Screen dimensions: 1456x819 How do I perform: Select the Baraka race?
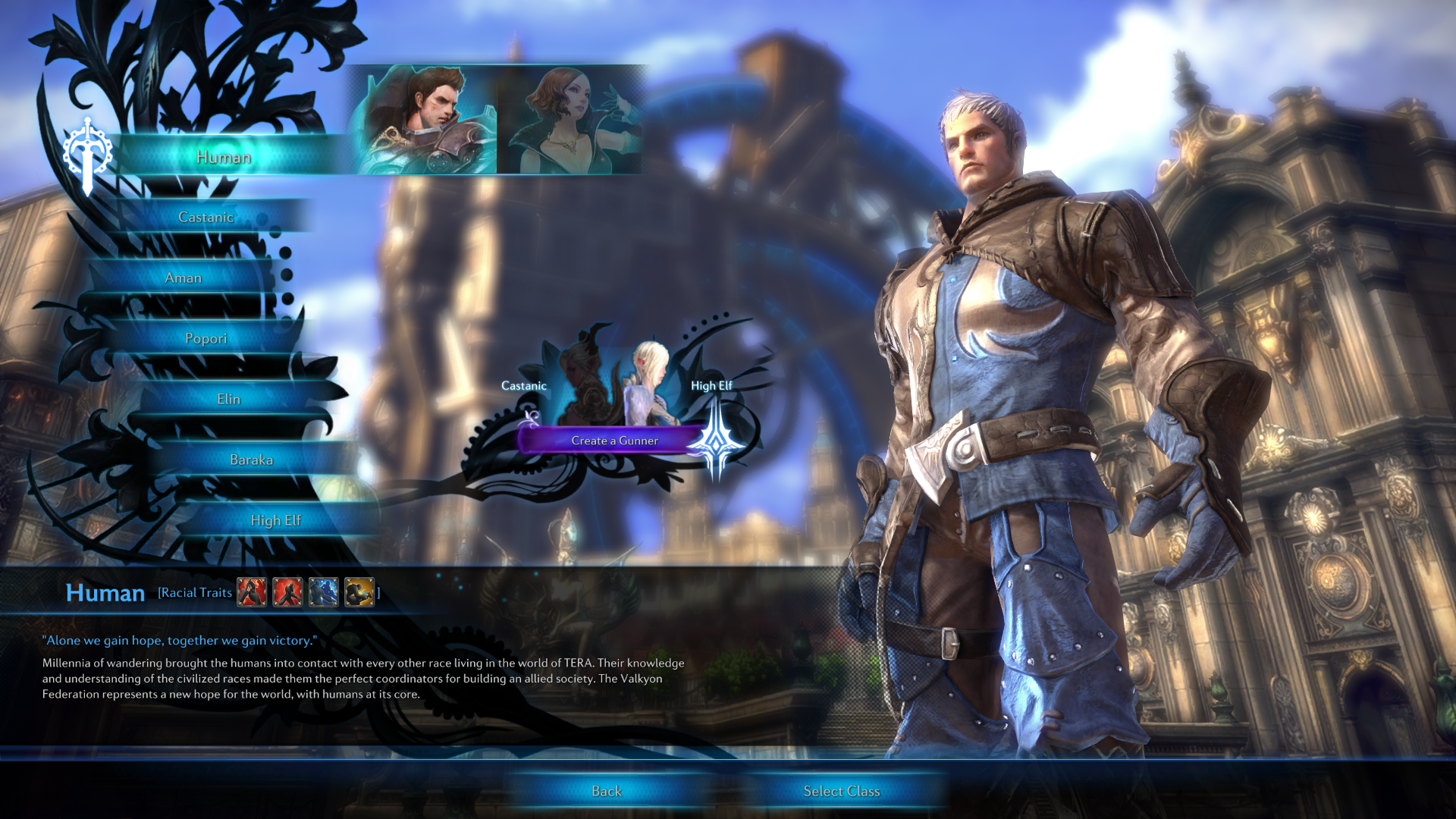click(251, 460)
